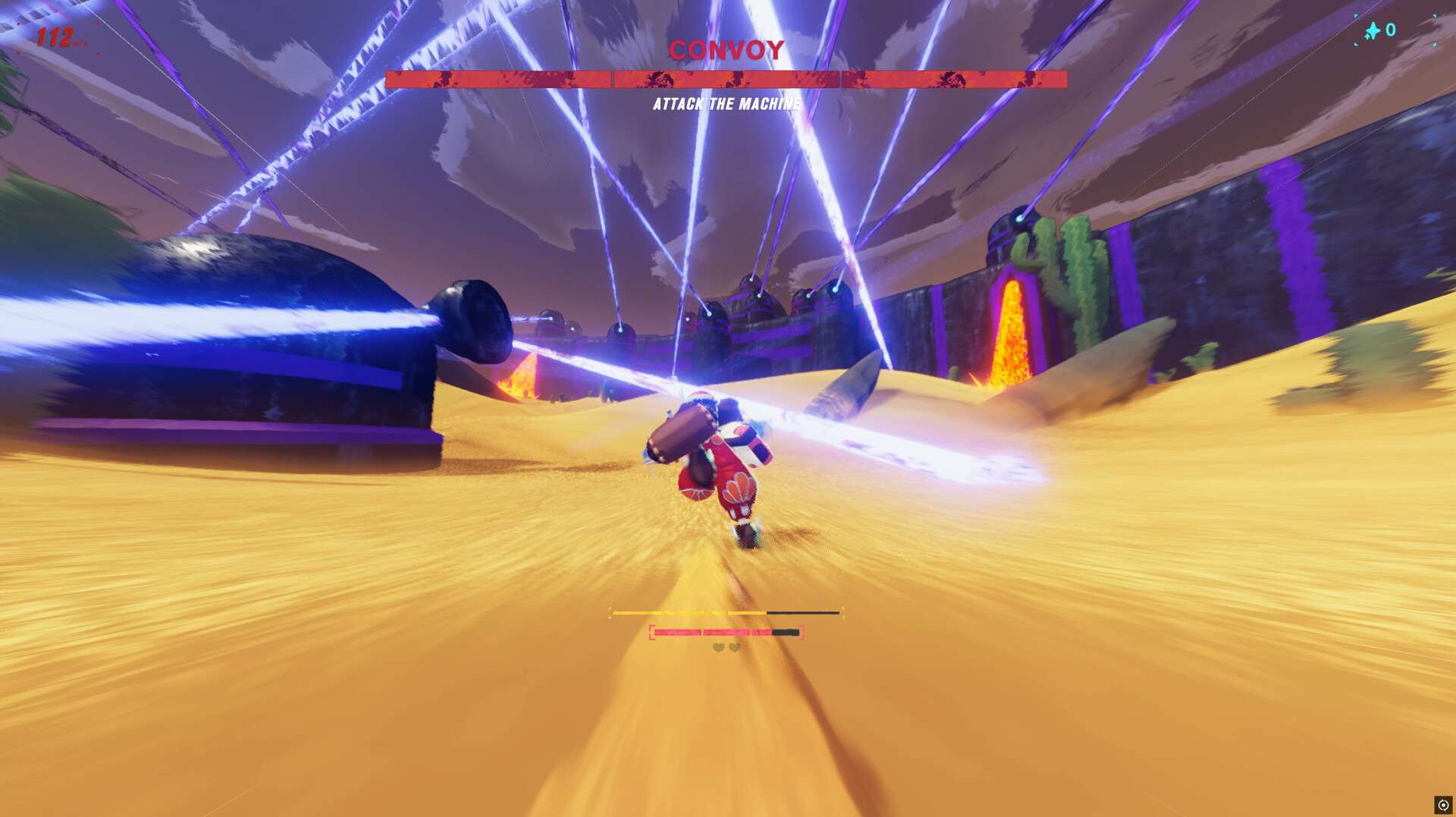Click the circular-arrows icon in the corner
The height and width of the screenshot is (817, 1456).
tap(1442, 805)
